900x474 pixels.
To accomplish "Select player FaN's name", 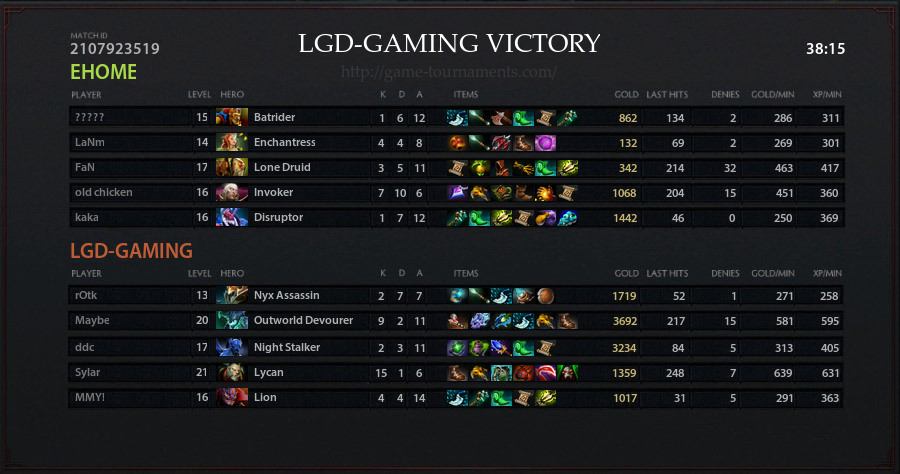I will [x=85, y=167].
